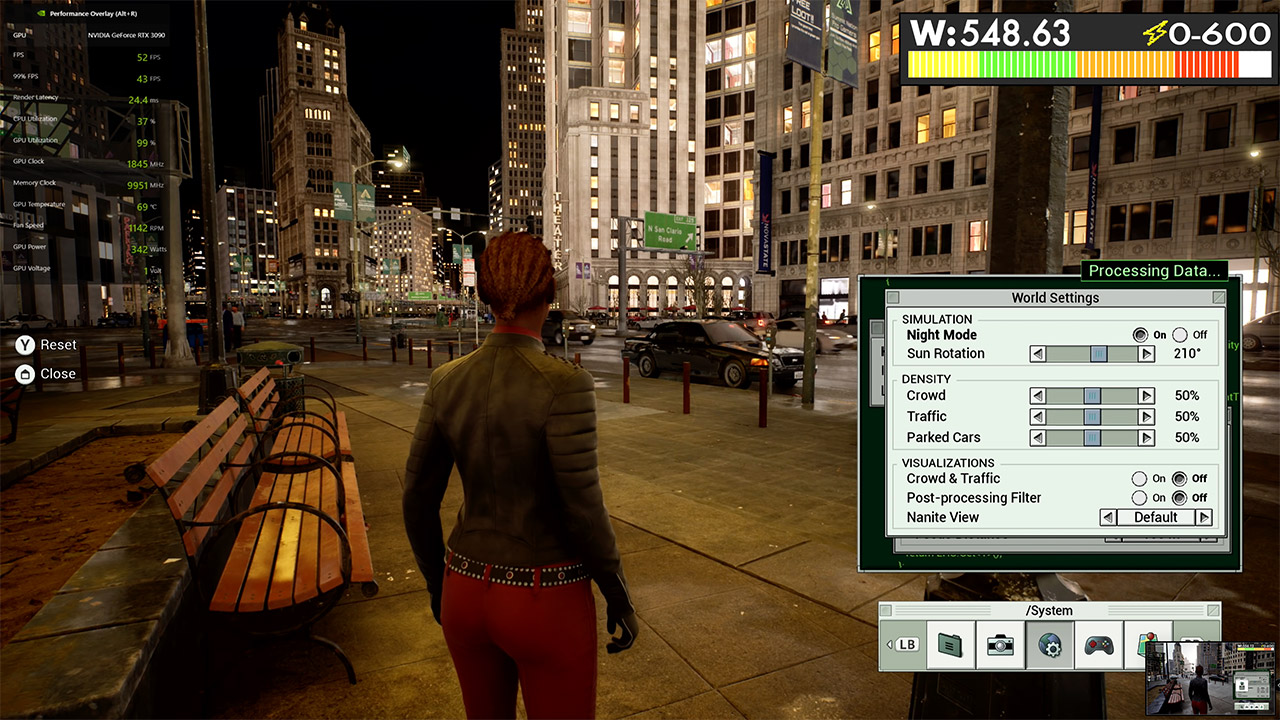Open the camera photo mode icon
The height and width of the screenshot is (720, 1280).
tap(1000, 645)
